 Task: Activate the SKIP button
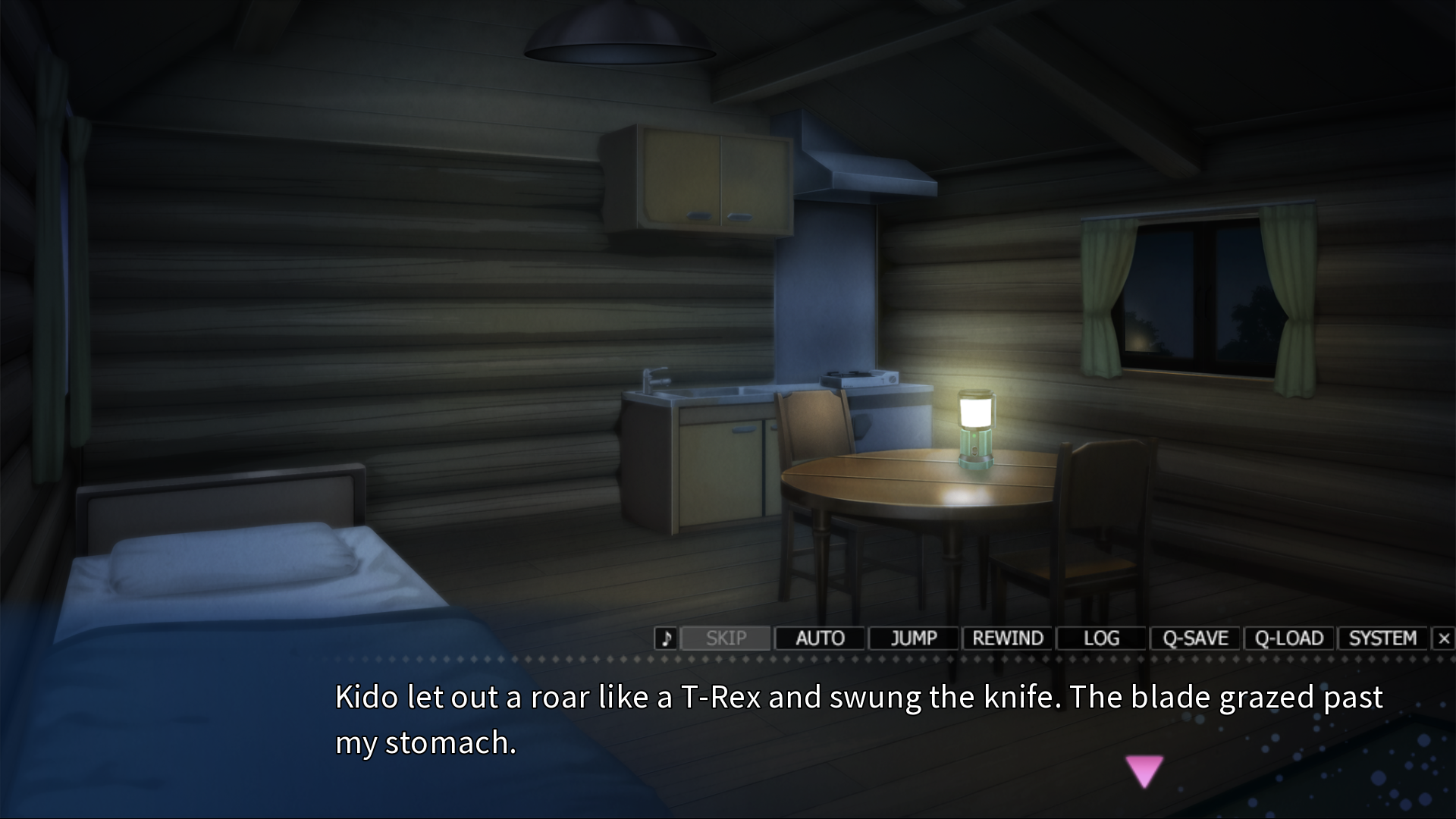726,639
